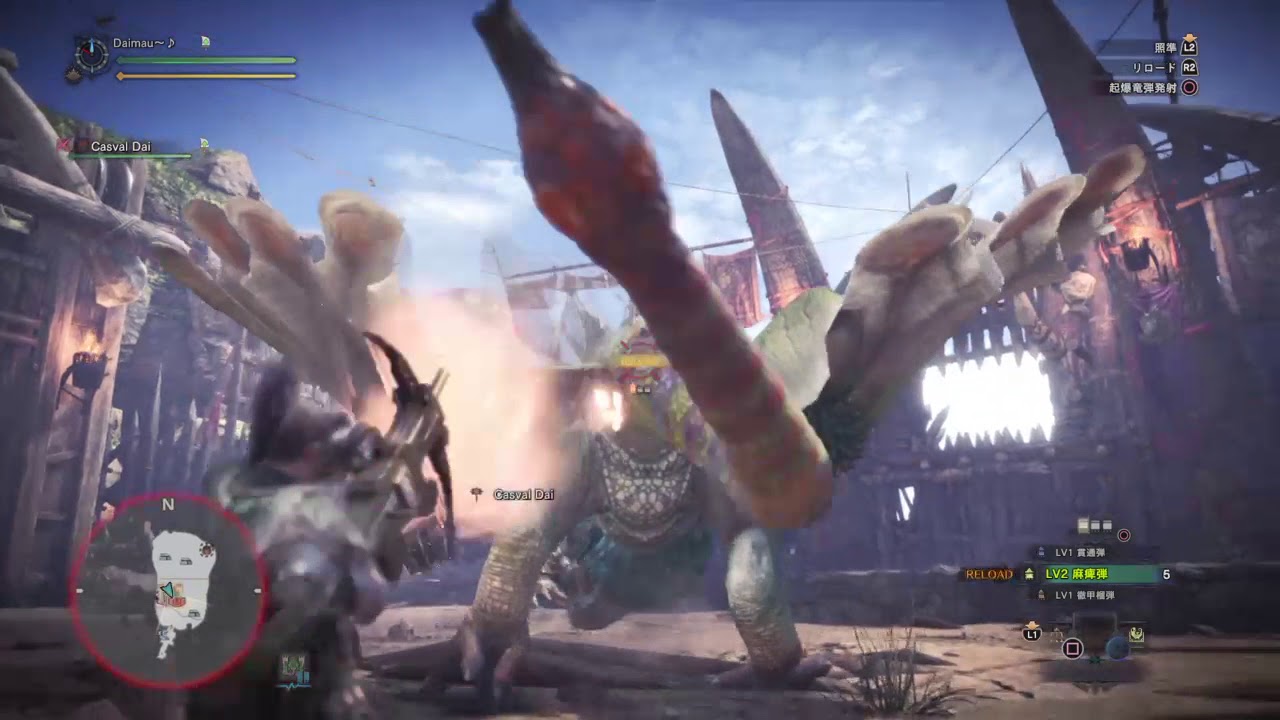Select Casval Dai in the party list
Viewport: 1280px width, 720px height.
[121, 146]
